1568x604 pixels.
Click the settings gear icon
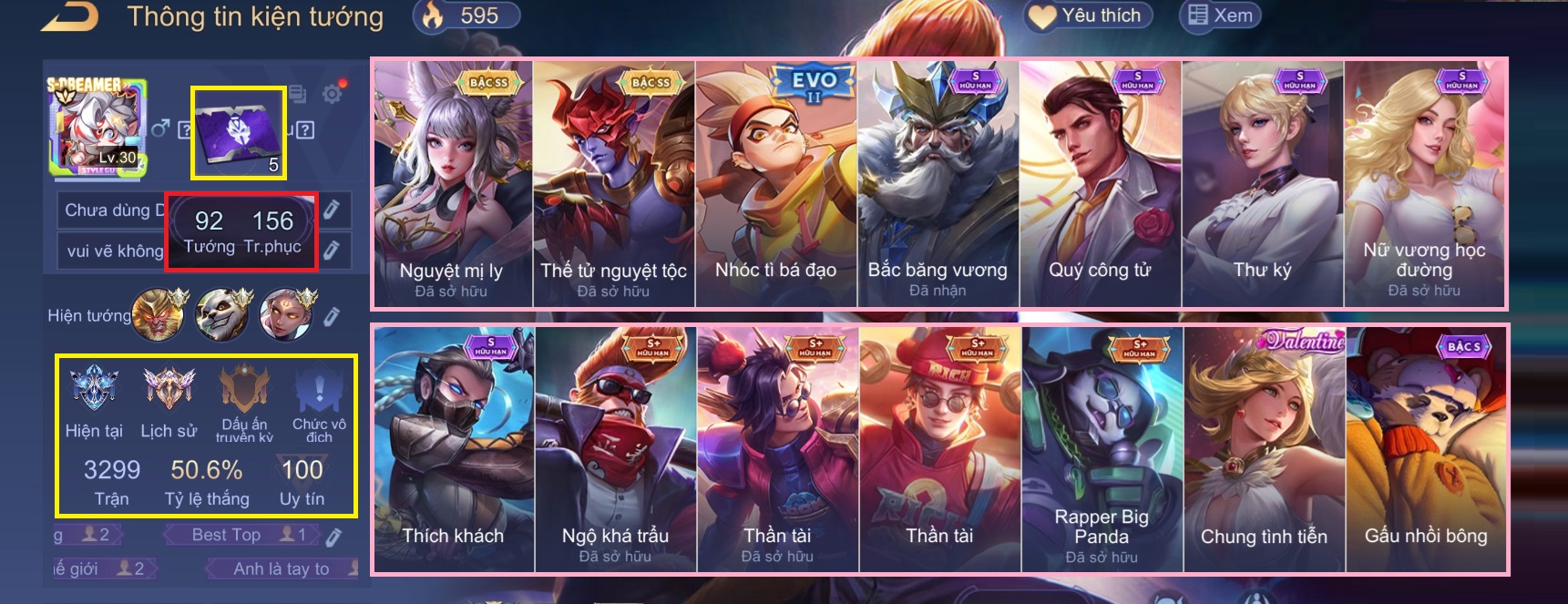333,94
